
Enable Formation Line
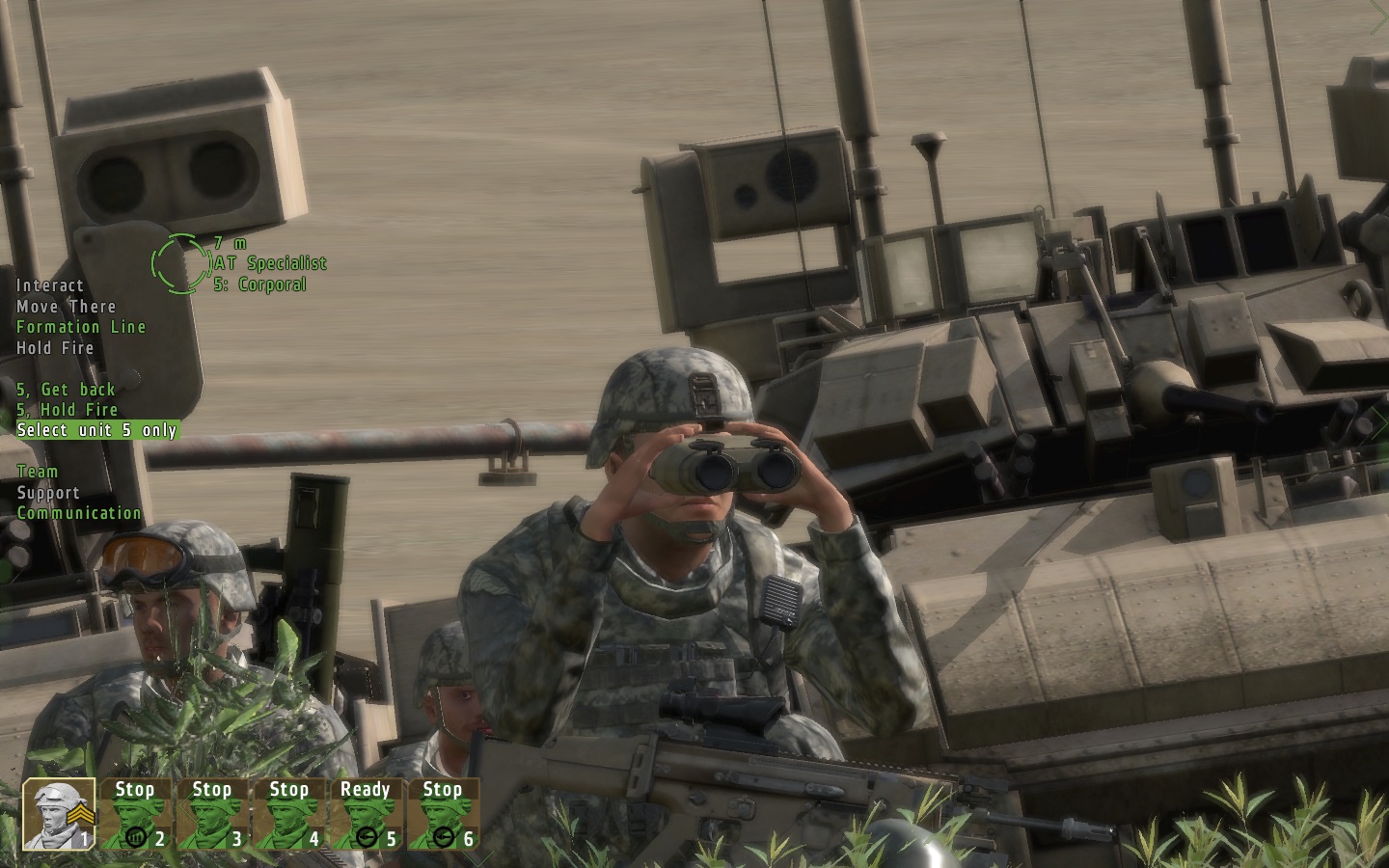(x=81, y=327)
